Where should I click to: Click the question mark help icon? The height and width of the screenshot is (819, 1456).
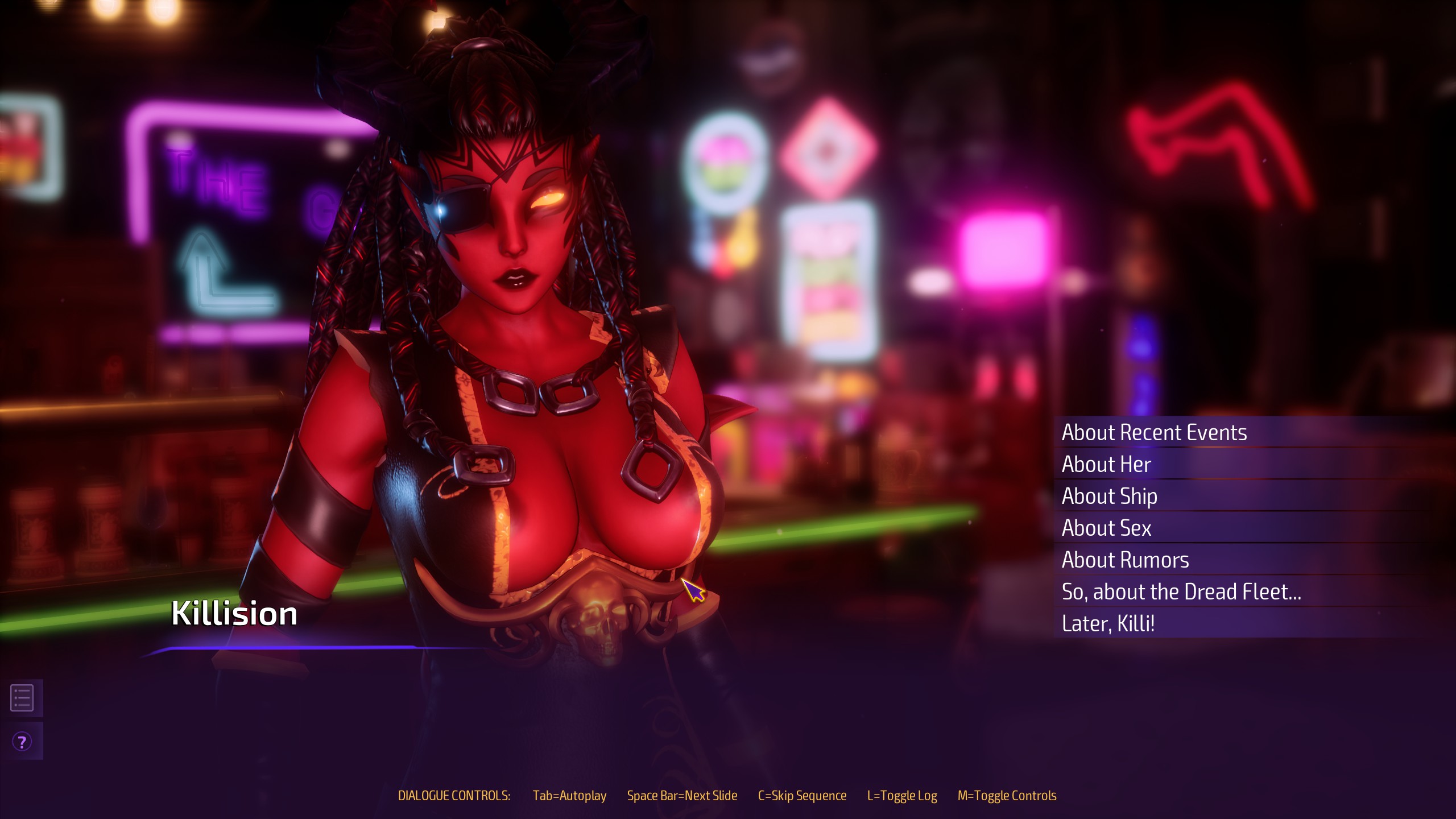coord(22,742)
